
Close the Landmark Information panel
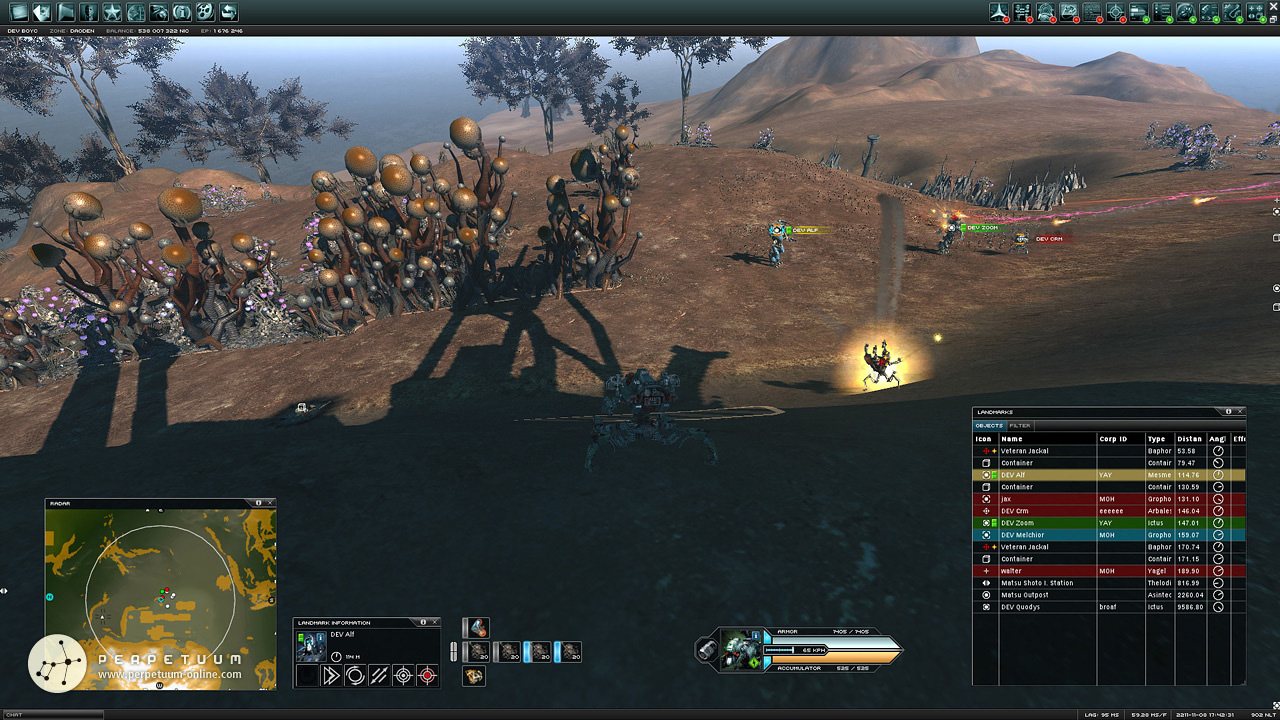coord(436,622)
